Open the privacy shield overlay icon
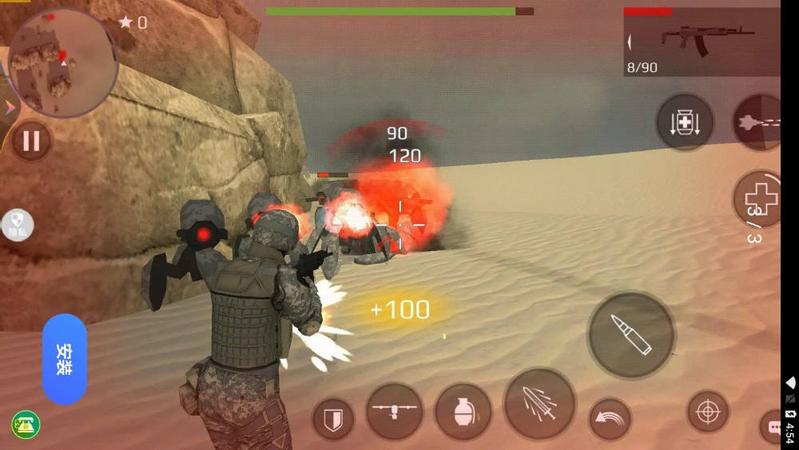Screen dimensions: 799x450 tap(17, 224)
